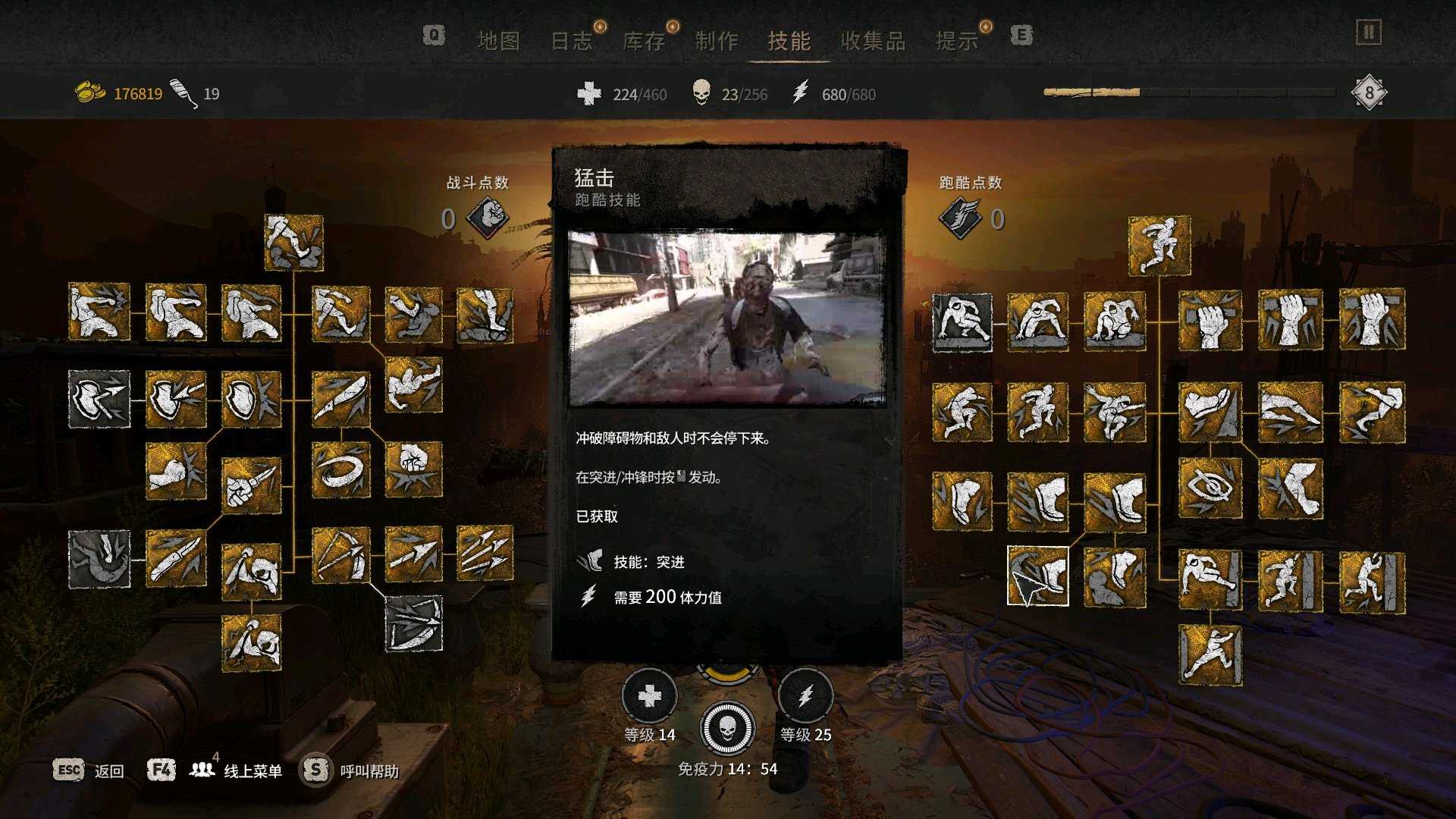
Task: Choose the bottom-most parkour tree skill
Action: 1210,654
